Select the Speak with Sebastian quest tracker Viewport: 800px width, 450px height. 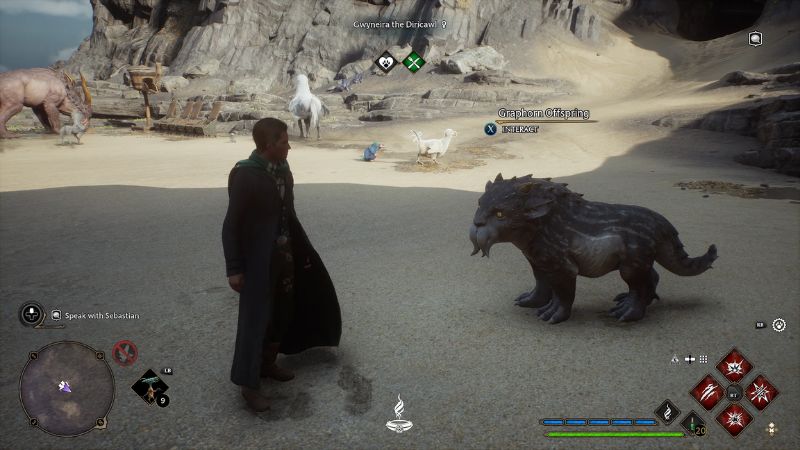point(95,315)
